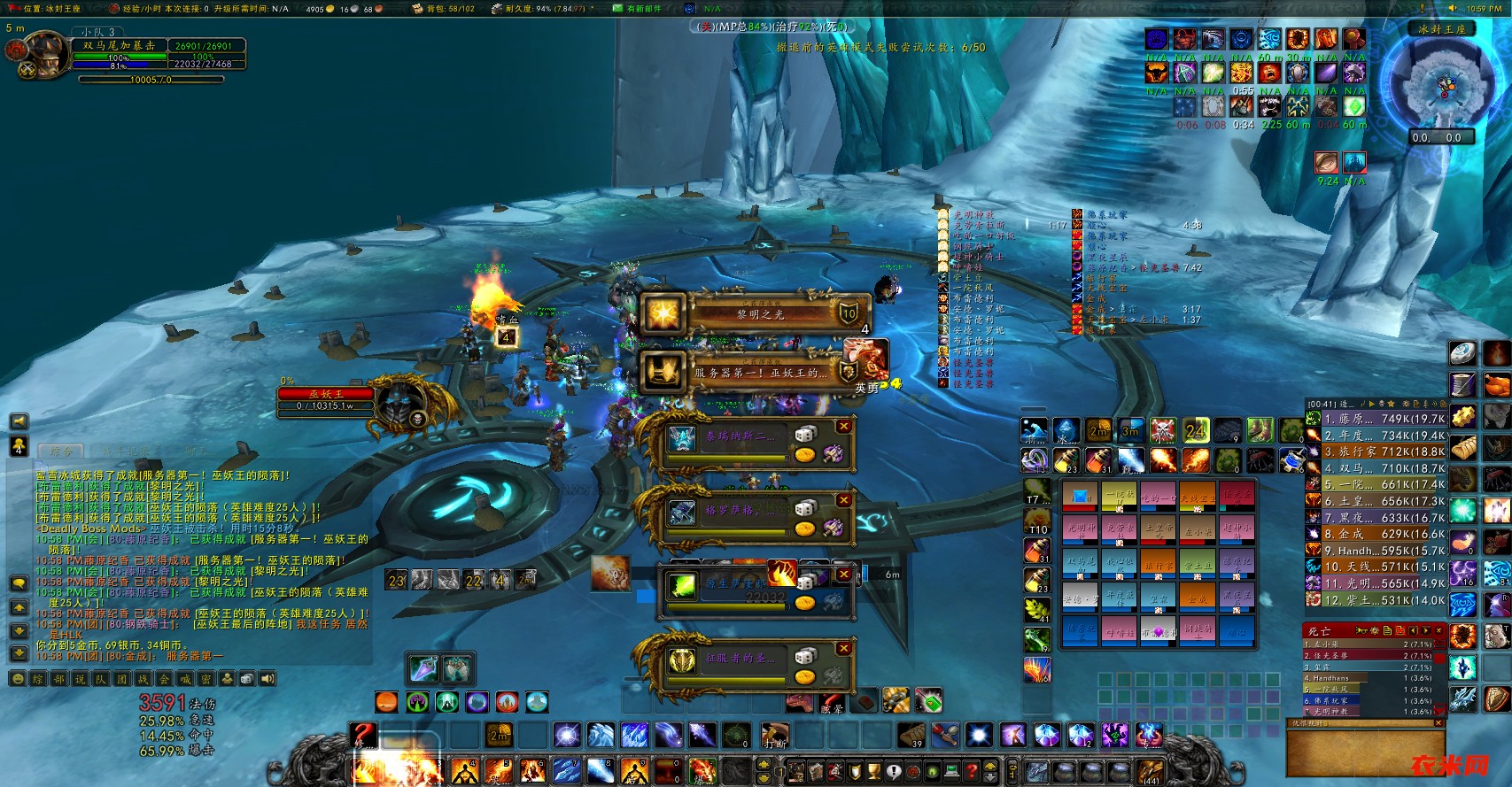Select the 会 guild chat channel button
Viewport: 1512px width, 787px height.
click(x=166, y=679)
